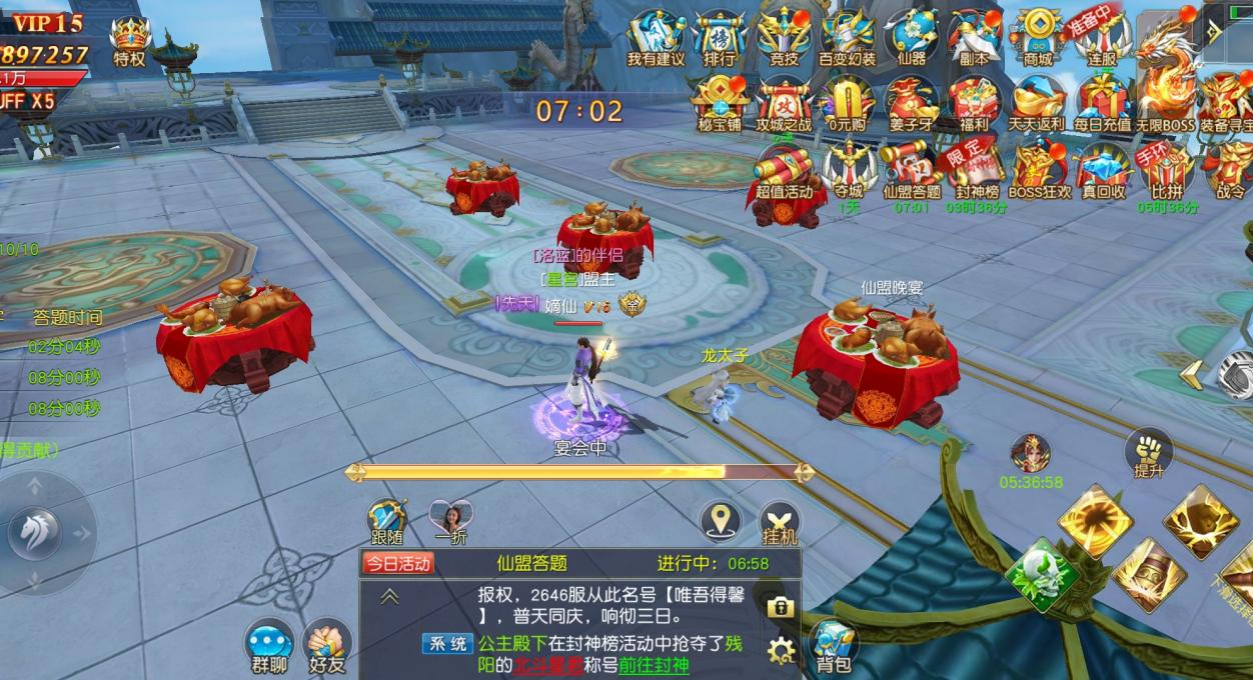Viewport: 1253px width, 680px height.
Task: Activate the green skull skill
Action: tap(1041, 576)
